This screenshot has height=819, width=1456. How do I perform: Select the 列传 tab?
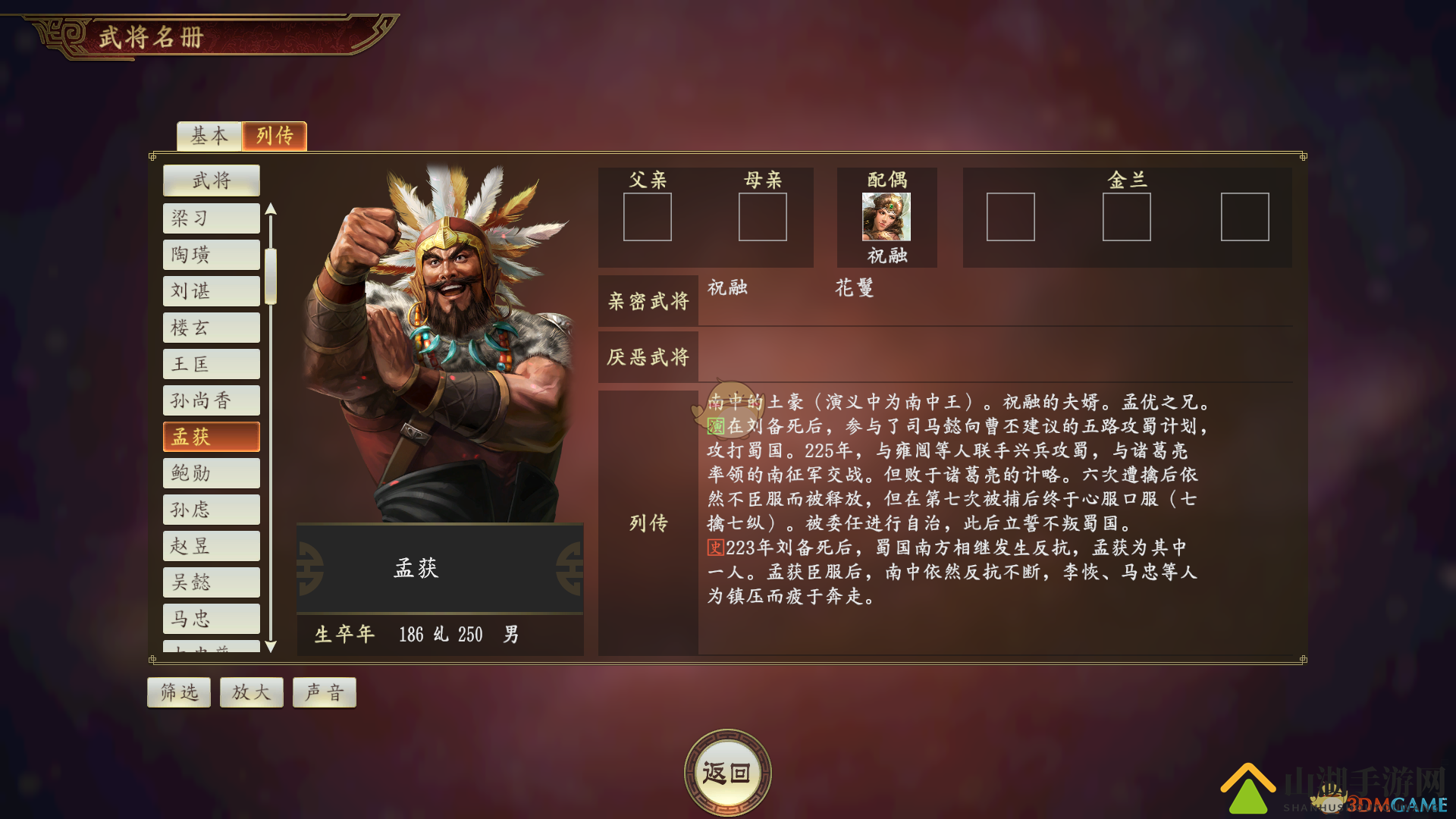275,136
